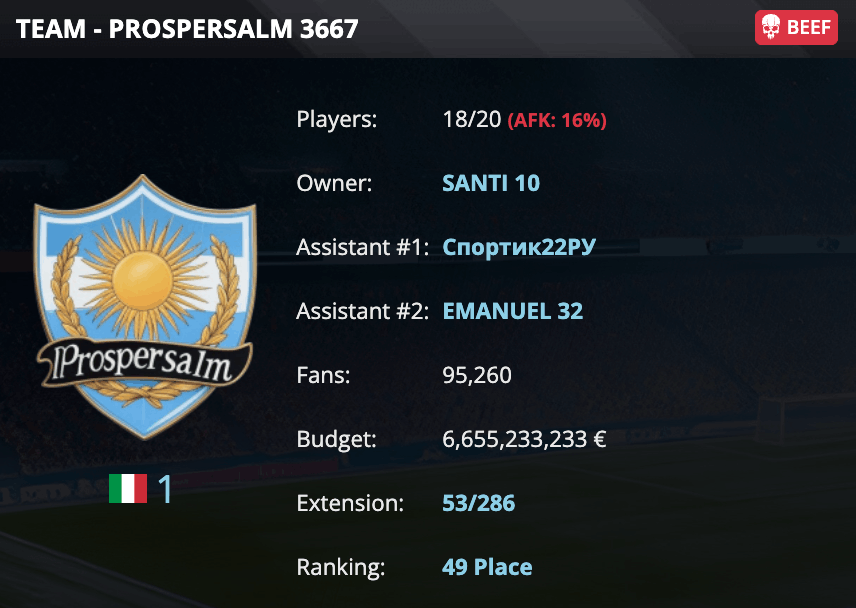Click the Italian flag league icon

pos(128,489)
